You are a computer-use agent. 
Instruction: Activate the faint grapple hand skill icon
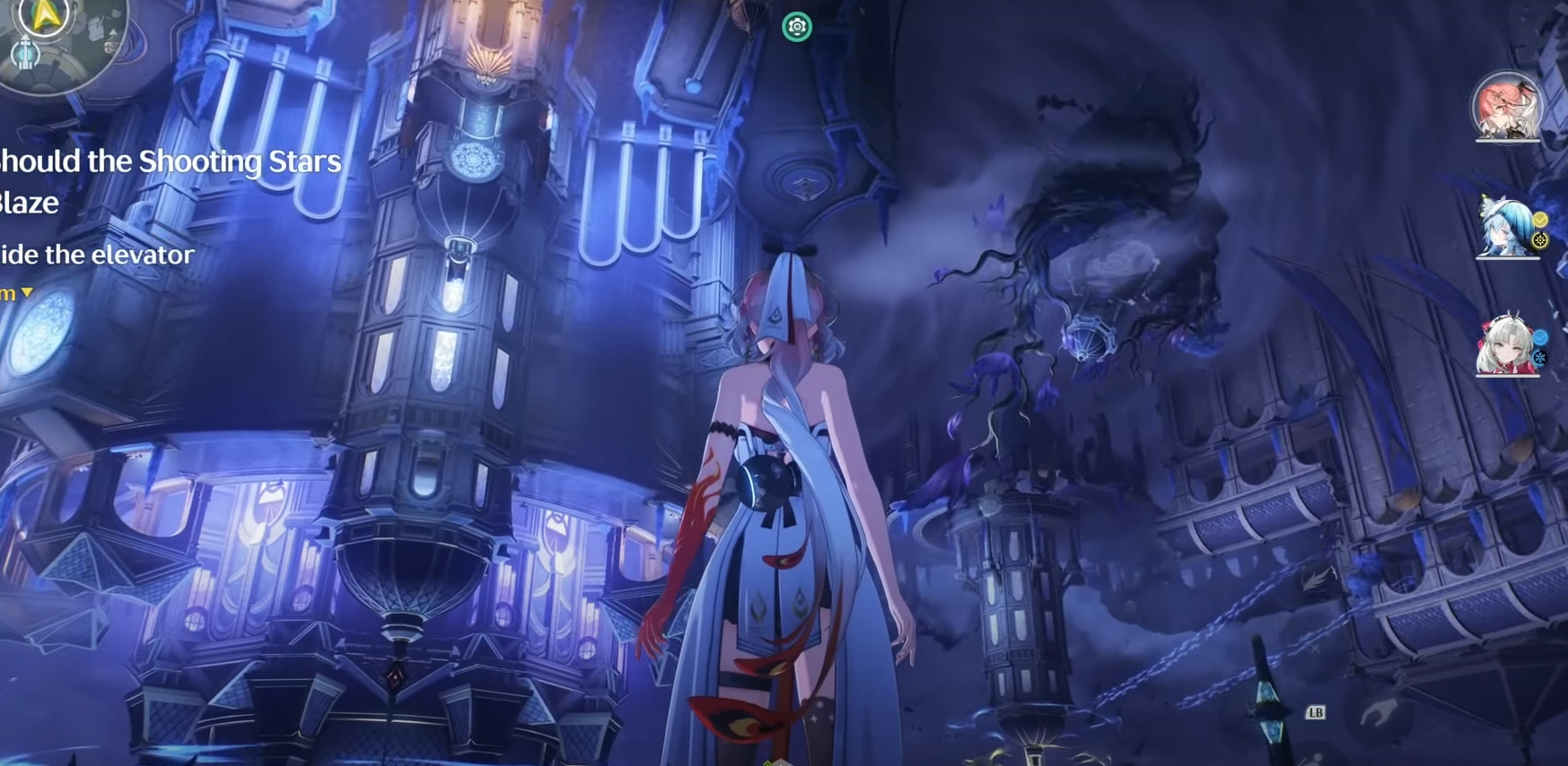1379,714
